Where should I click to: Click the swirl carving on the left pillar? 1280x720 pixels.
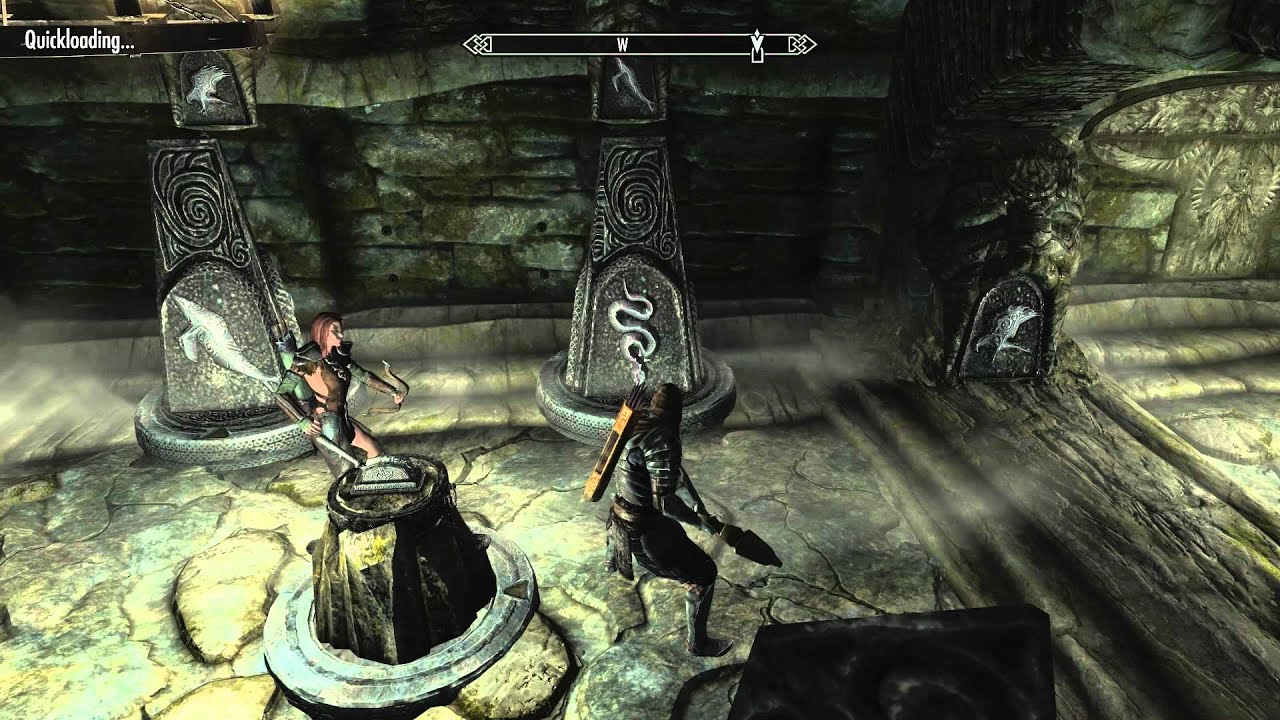200,210
